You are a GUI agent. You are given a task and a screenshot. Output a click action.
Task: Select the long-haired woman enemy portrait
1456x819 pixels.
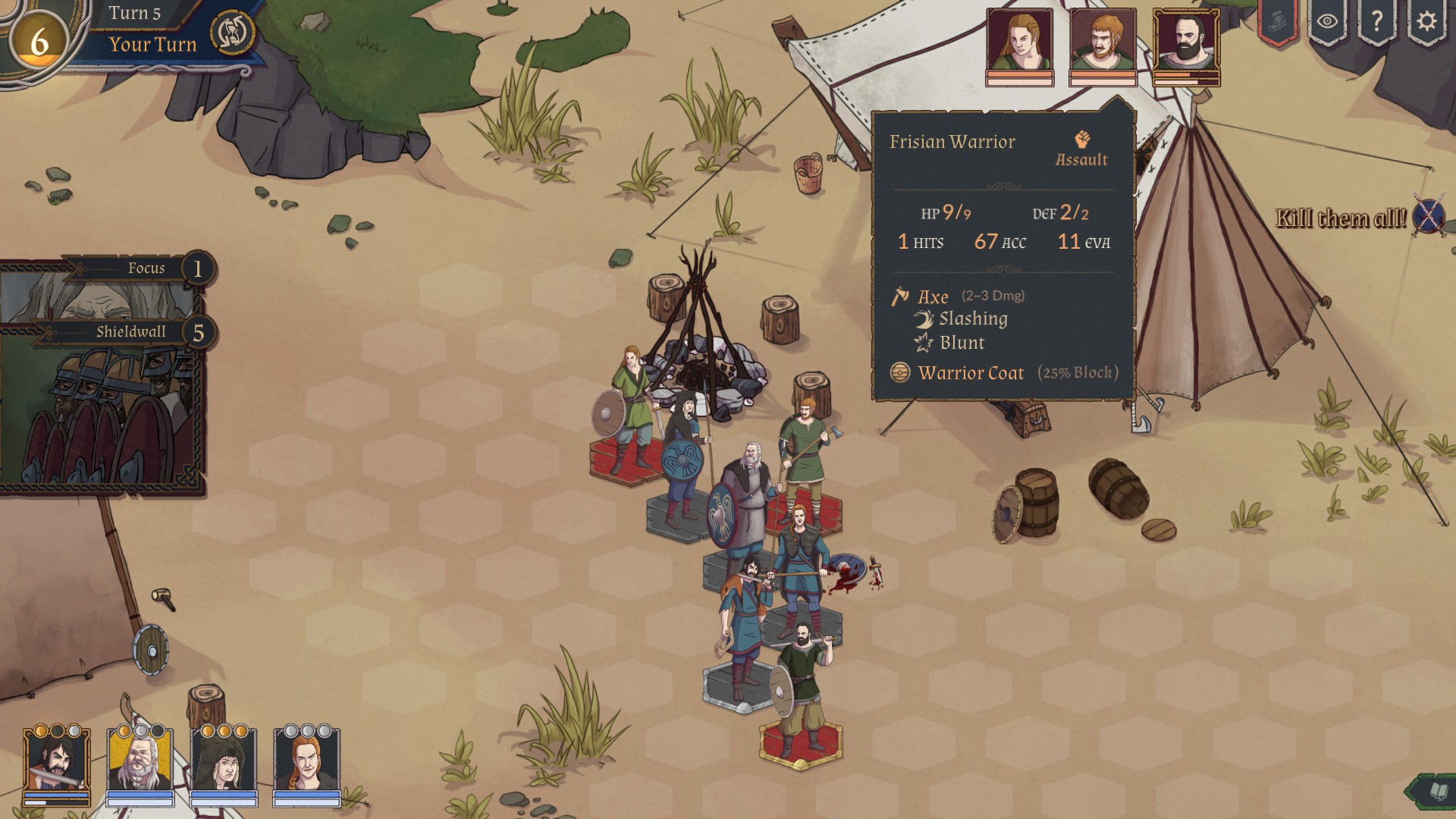point(1019,44)
